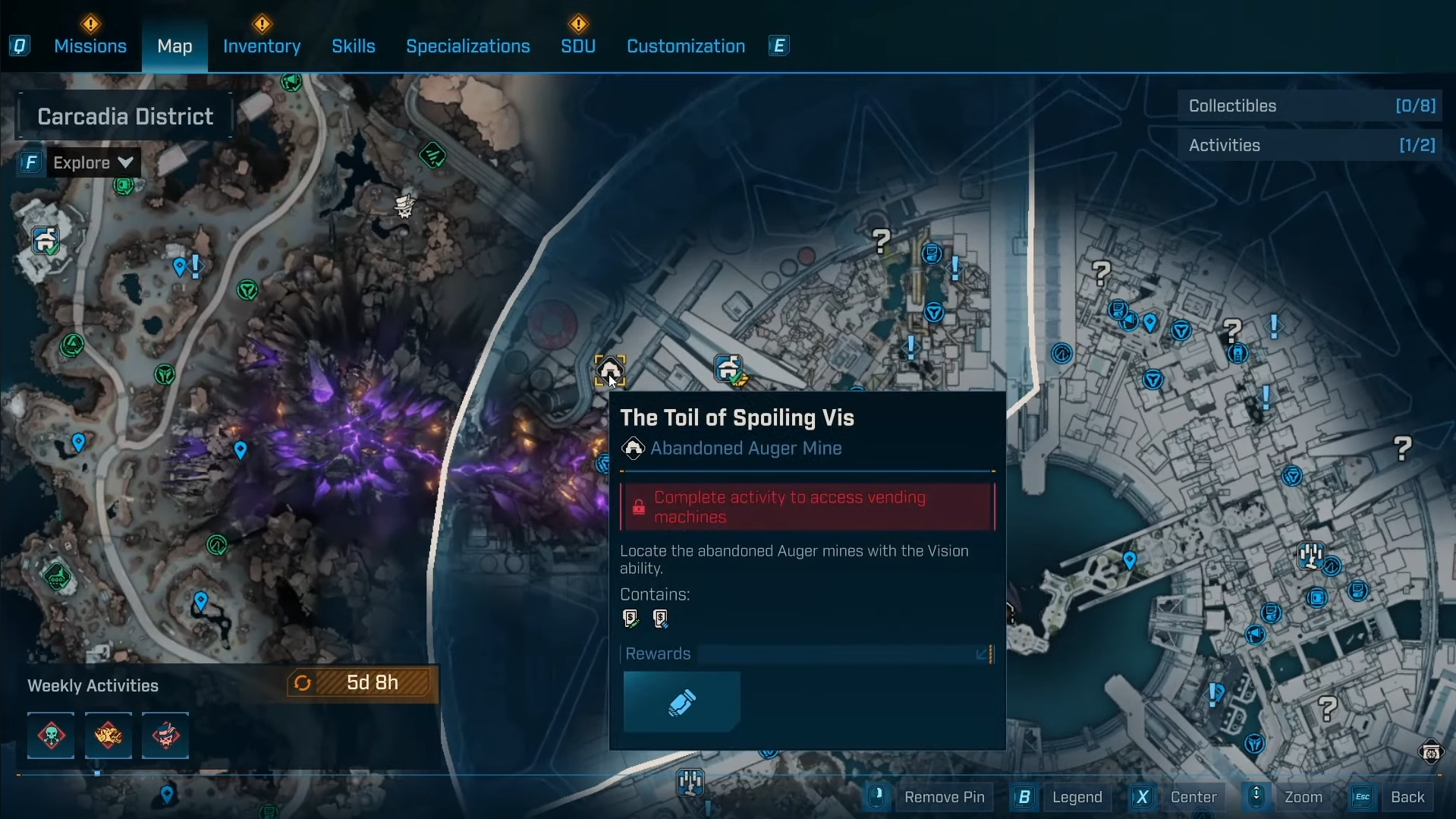
Task: Select the green skull weekly activity
Action: pos(51,736)
